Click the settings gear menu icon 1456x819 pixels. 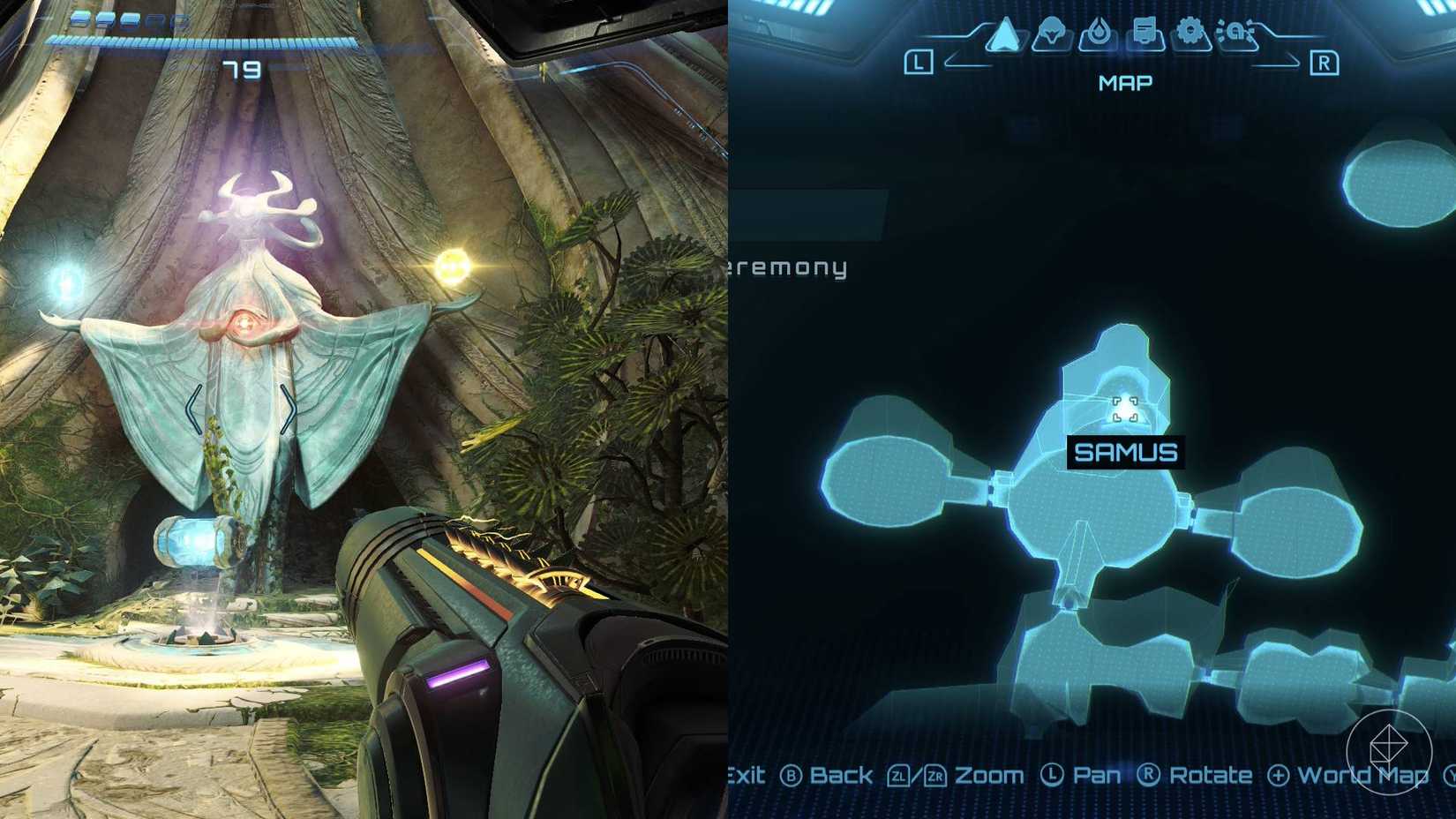[x=1190, y=29]
